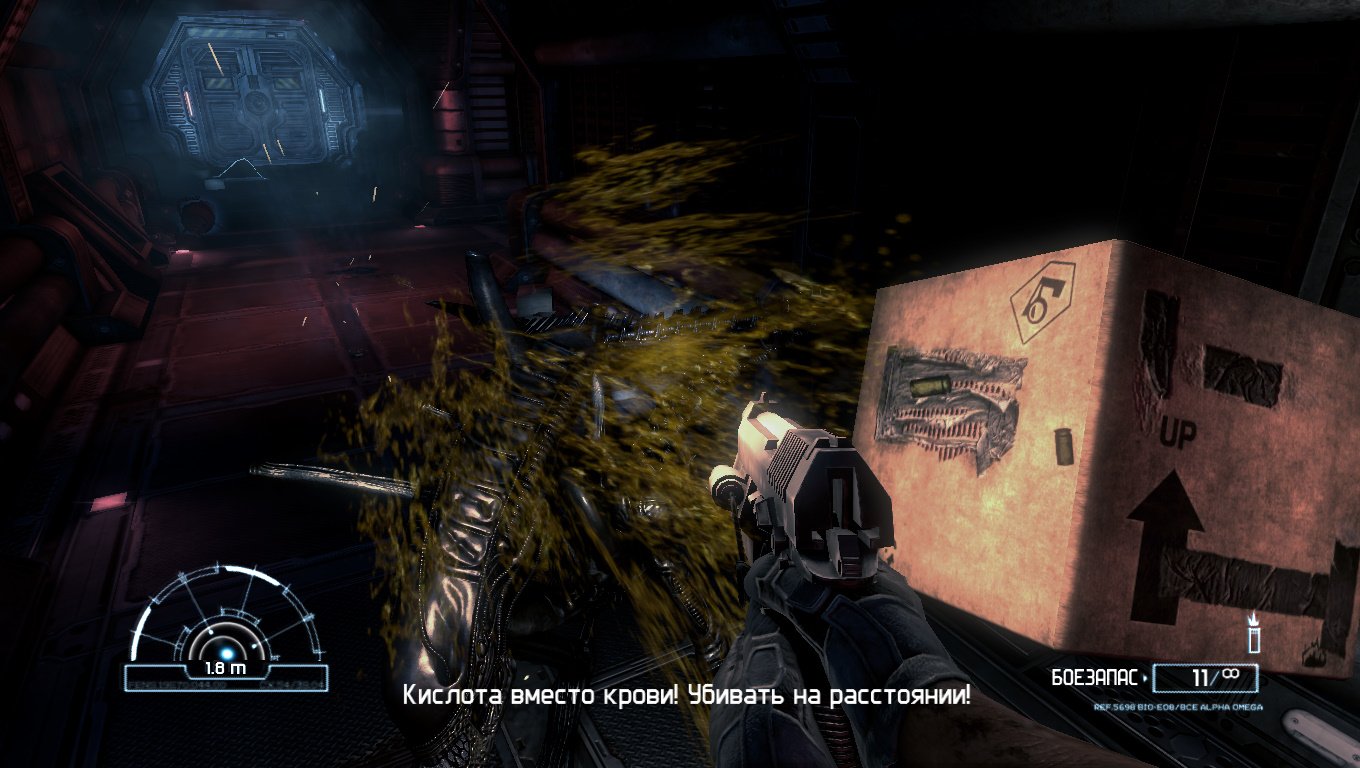1360x768 pixels.
Task: Expand the arrow next to БОЕЗАПАС label
Action: 1144,678
